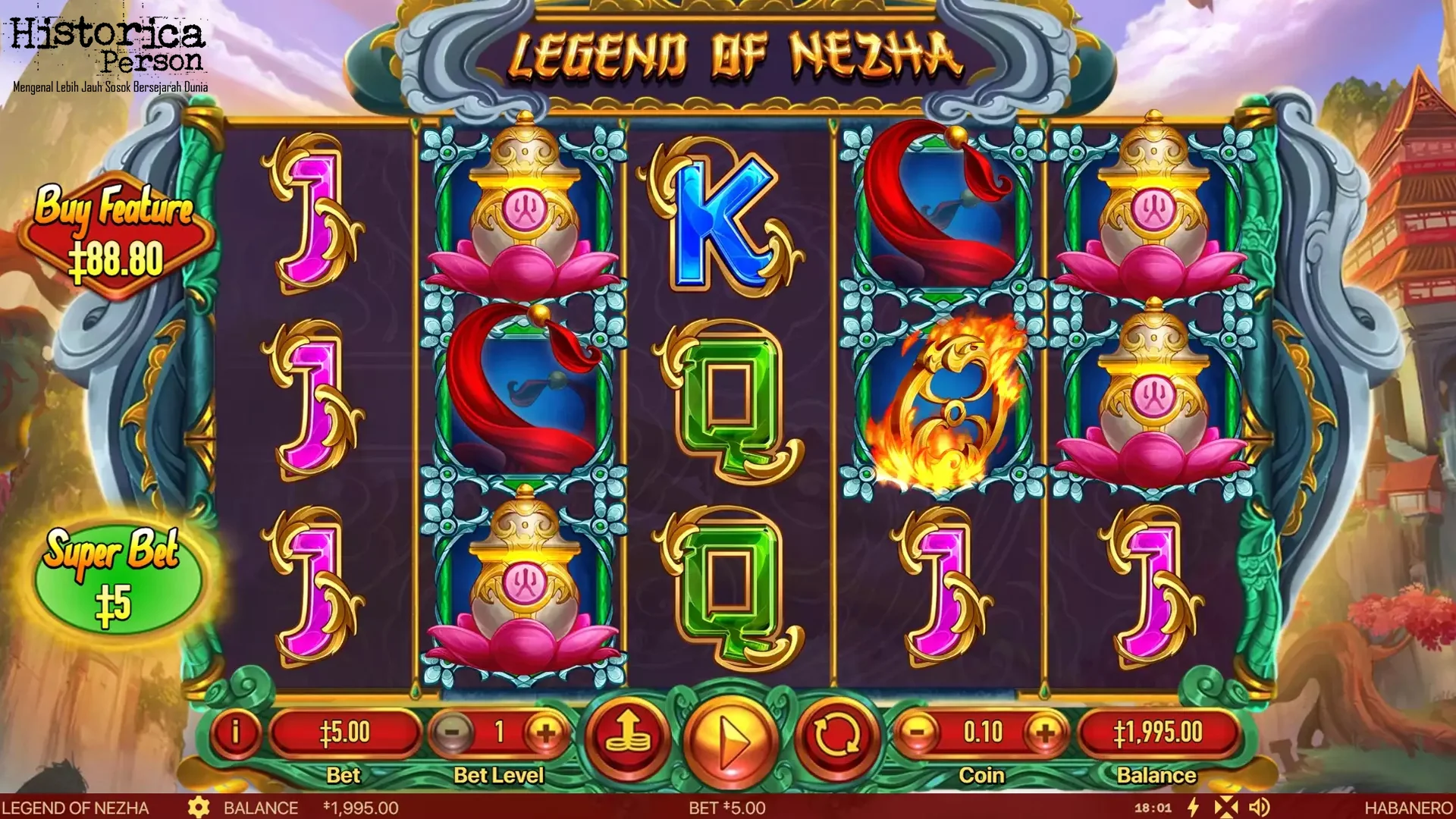Image resolution: width=1456 pixels, height=819 pixels.
Task: Select the Balance display showing 1,995.00
Action: [x=1158, y=733]
